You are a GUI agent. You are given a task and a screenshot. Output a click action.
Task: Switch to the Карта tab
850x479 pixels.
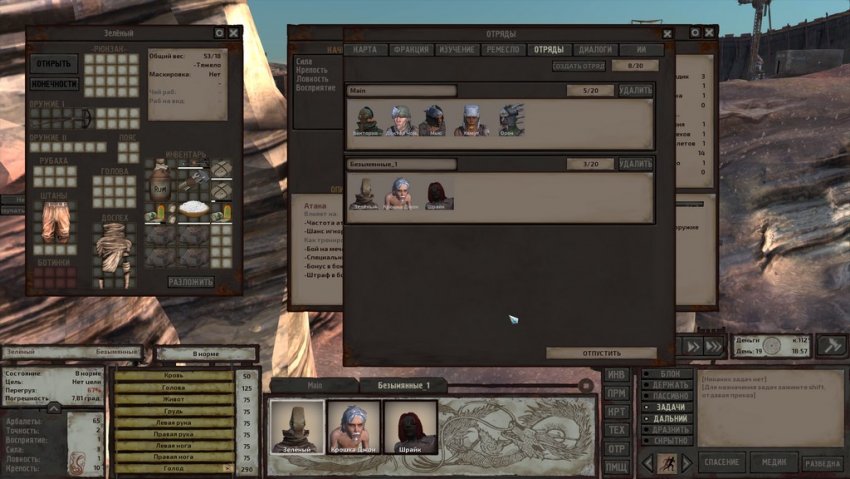click(365, 50)
